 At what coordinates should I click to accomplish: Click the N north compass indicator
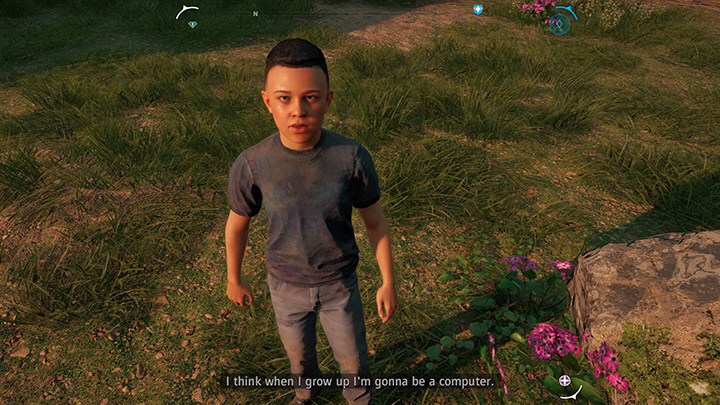[x=255, y=14]
